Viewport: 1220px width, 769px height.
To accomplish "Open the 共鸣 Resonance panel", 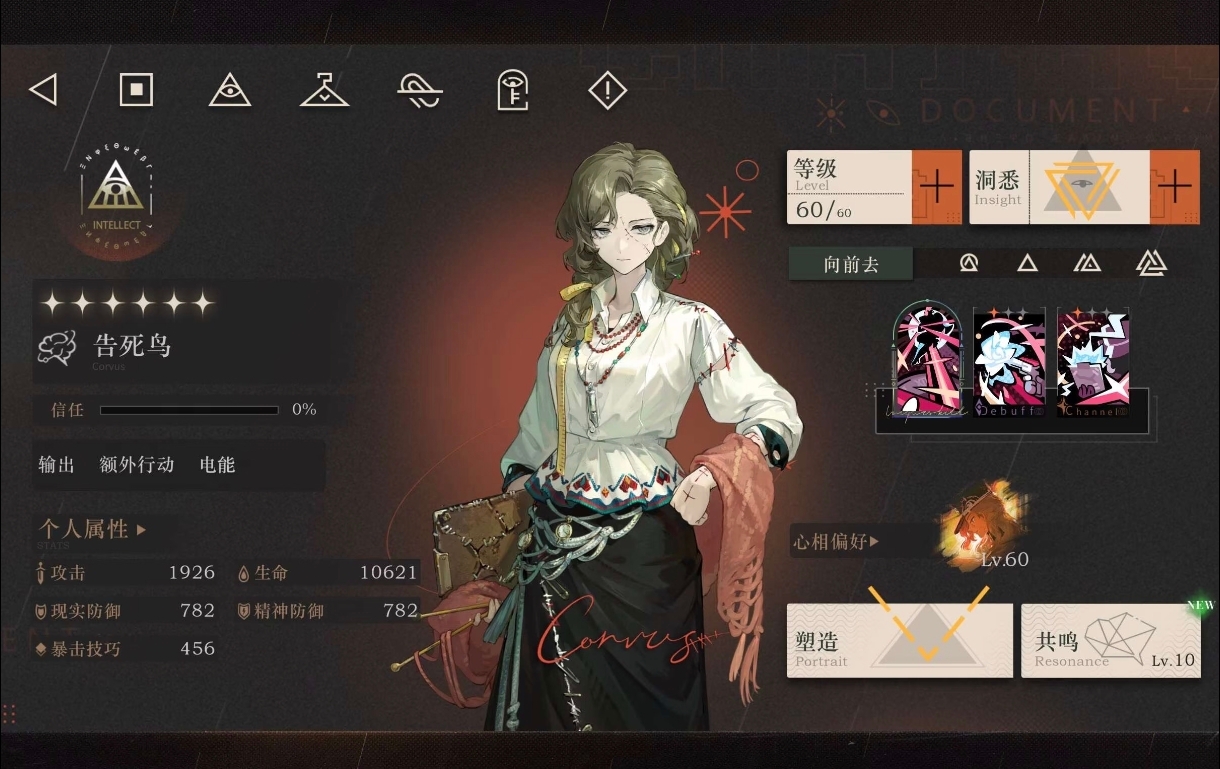I will (x=1110, y=641).
